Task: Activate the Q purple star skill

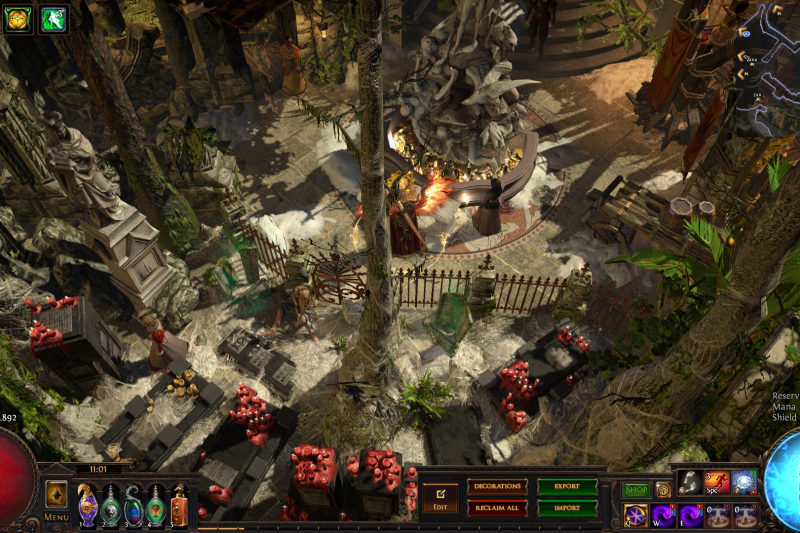Action: pos(636,515)
